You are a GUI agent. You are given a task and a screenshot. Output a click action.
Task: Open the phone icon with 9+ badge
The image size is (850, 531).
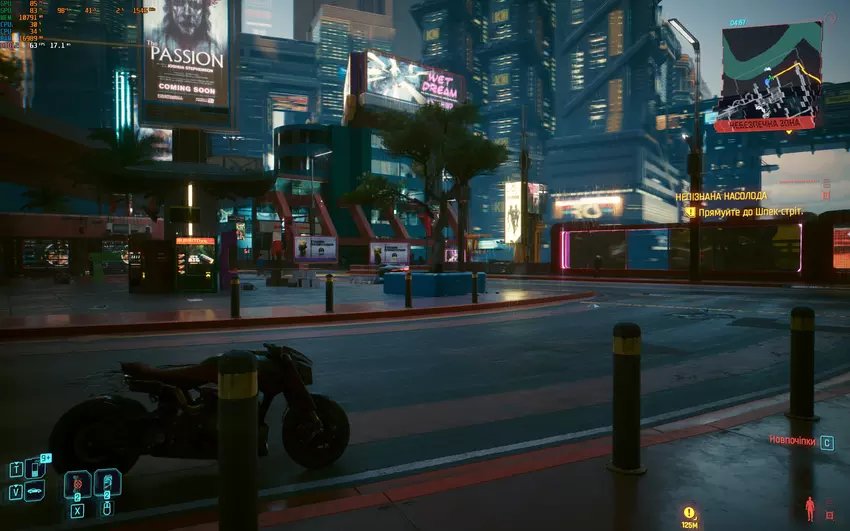click(35, 467)
